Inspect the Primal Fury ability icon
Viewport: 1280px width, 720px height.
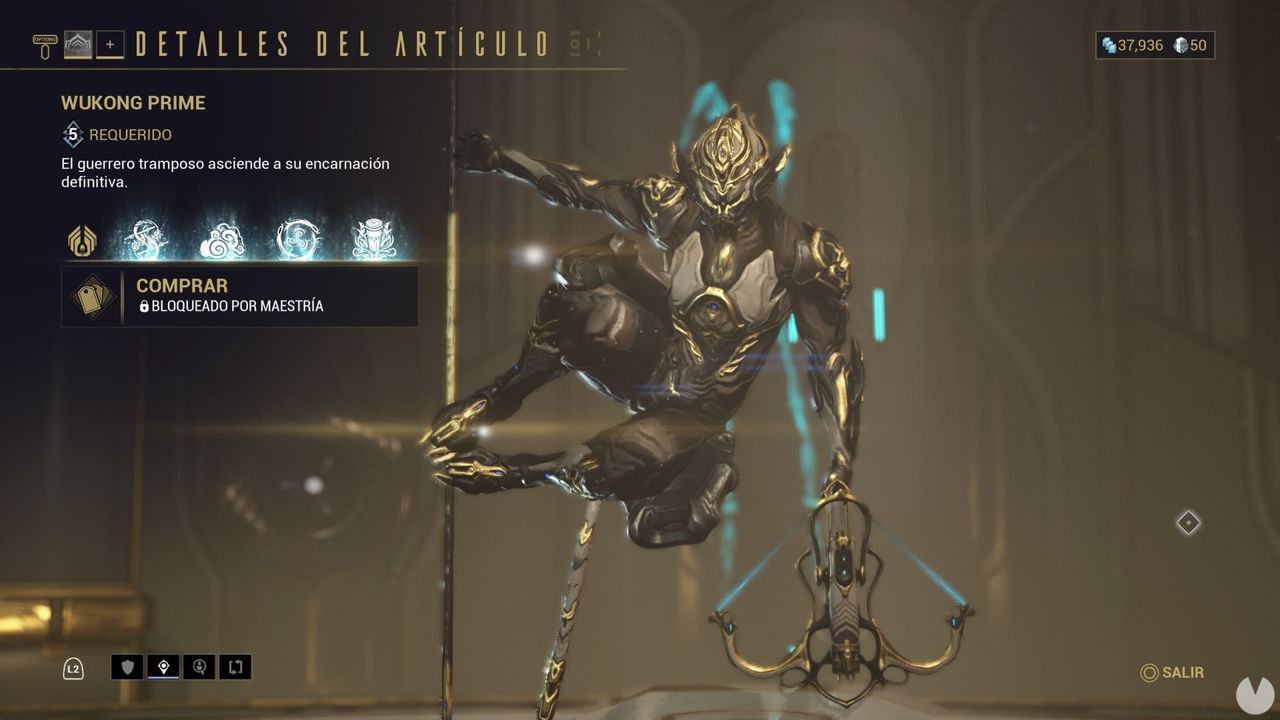point(373,237)
